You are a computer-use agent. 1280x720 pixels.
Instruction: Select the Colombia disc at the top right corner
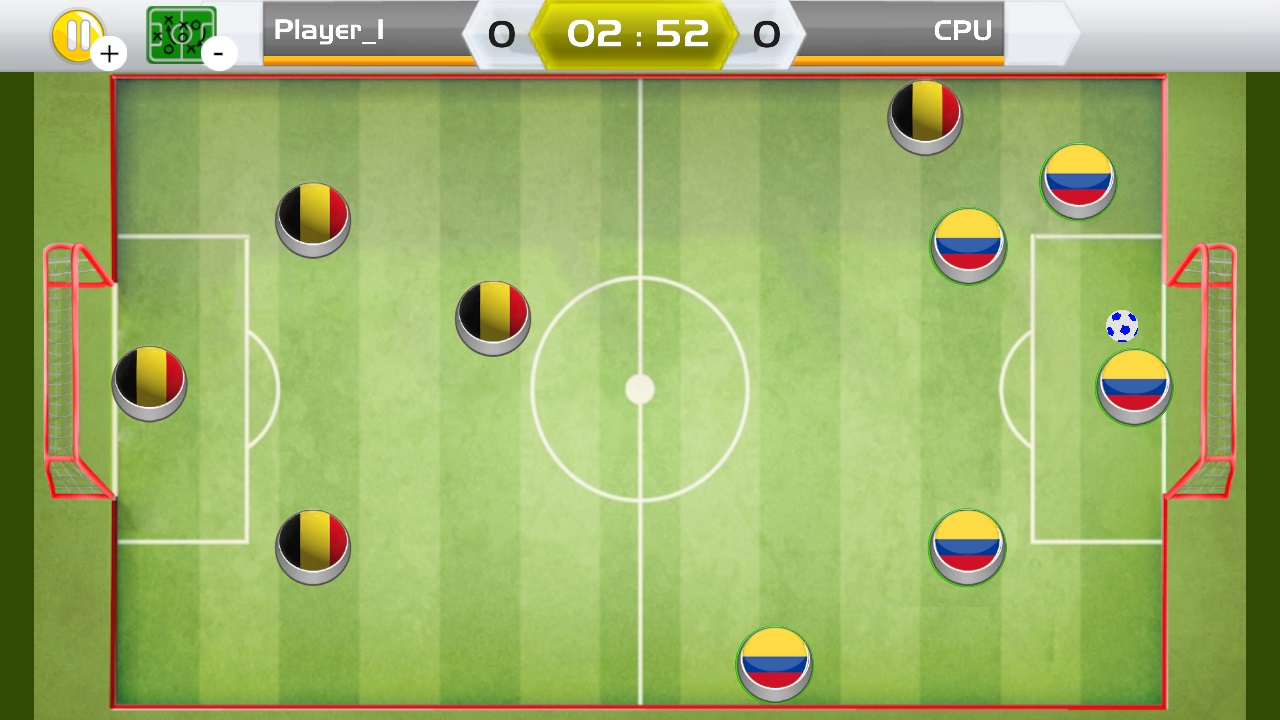coord(1077,180)
